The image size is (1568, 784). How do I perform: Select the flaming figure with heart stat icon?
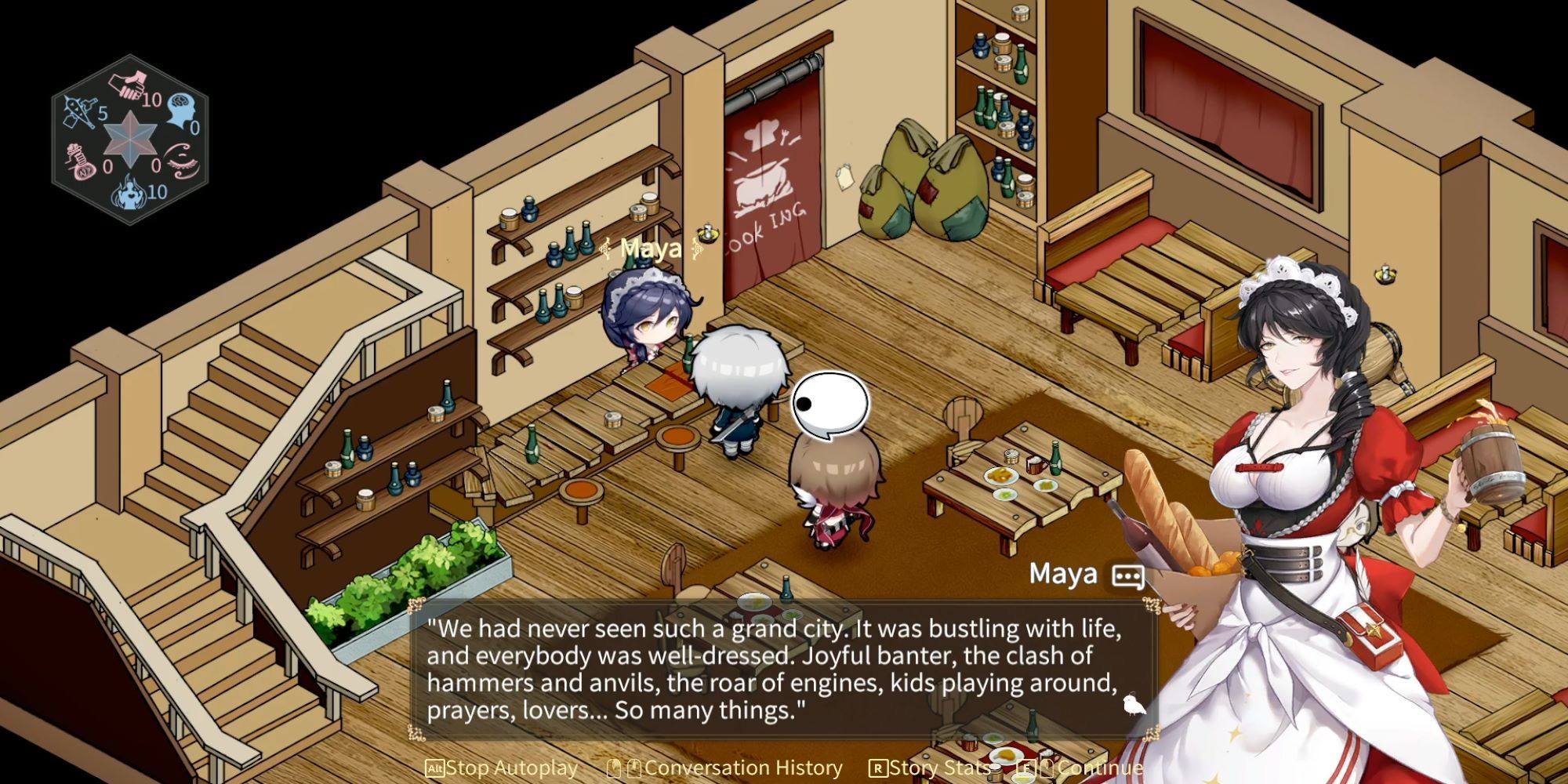click(x=129, y=194)
